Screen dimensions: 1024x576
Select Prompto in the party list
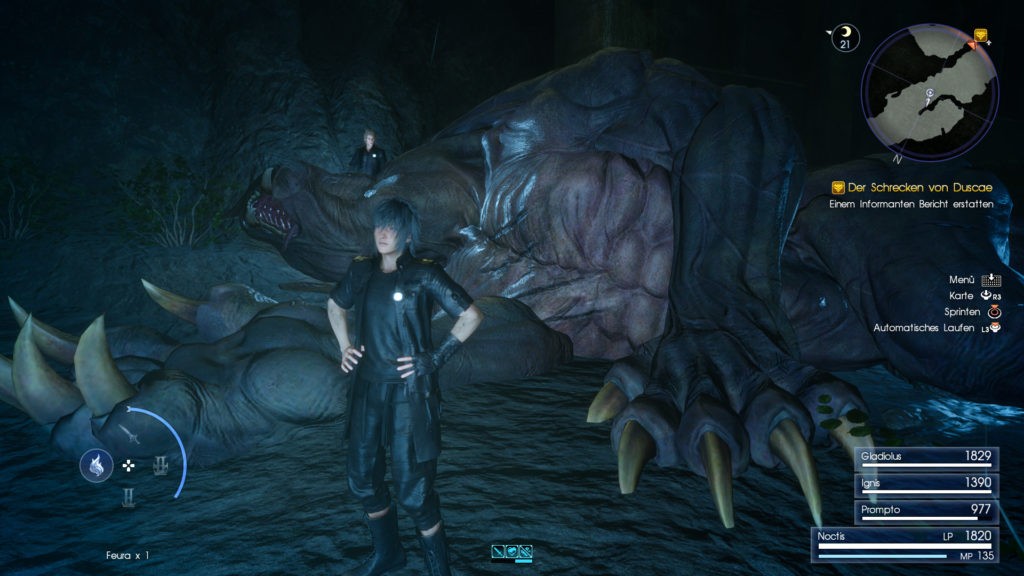[926, 510]
